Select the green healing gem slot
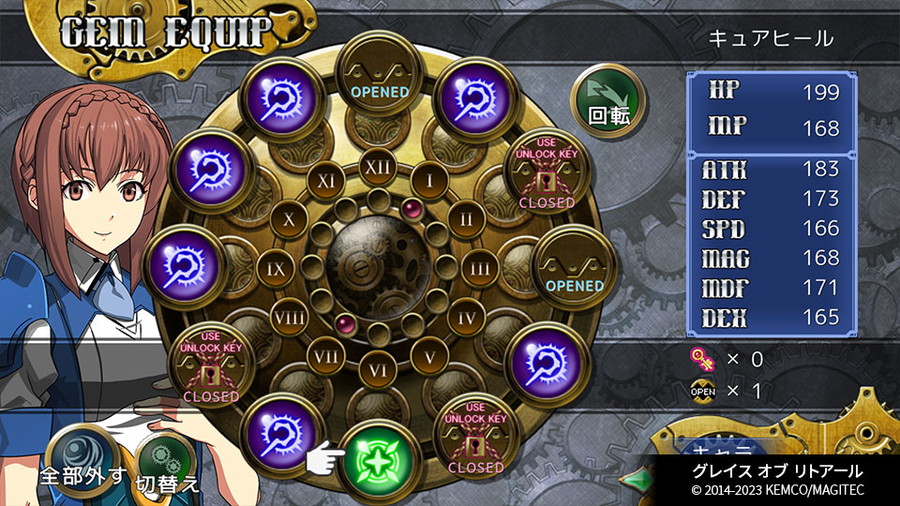Viewport: 900px width, 506px height. tap(377, 459)
